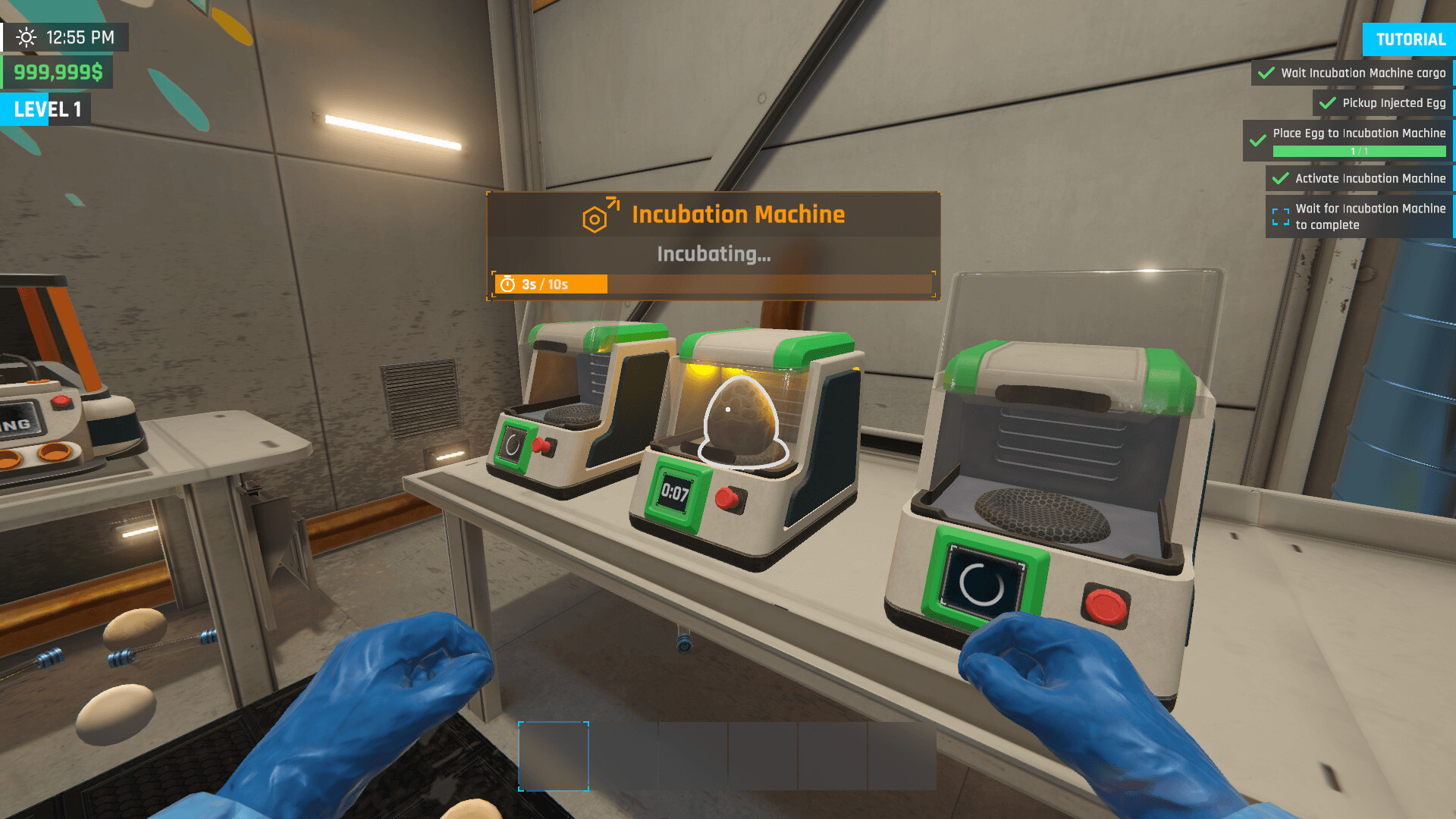Click the sun icon next to the 12:55 PM clock

click(28, 36)
